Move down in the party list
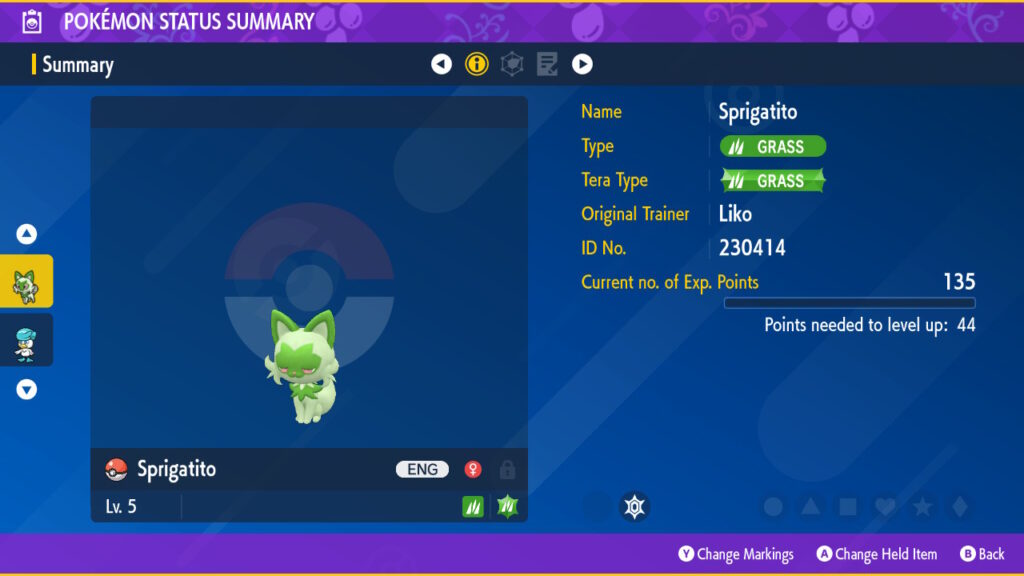 coord(27,390)
